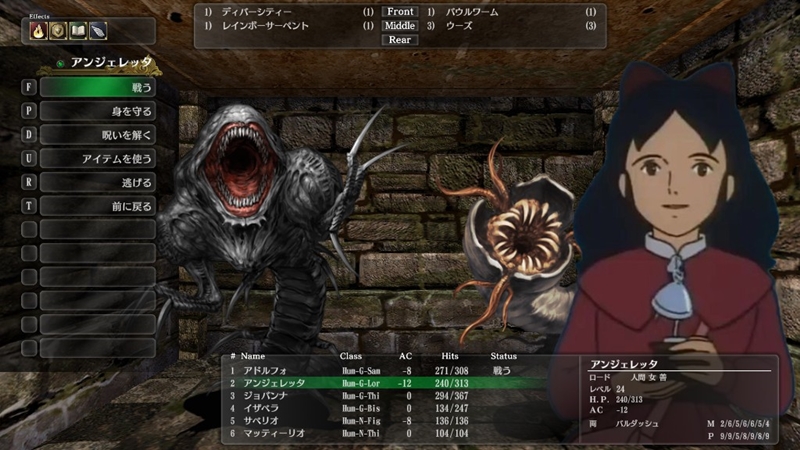Select マッティーリオ in the party roster
Viewport: 800px width, 450px height.
click(x=268, y=433)
